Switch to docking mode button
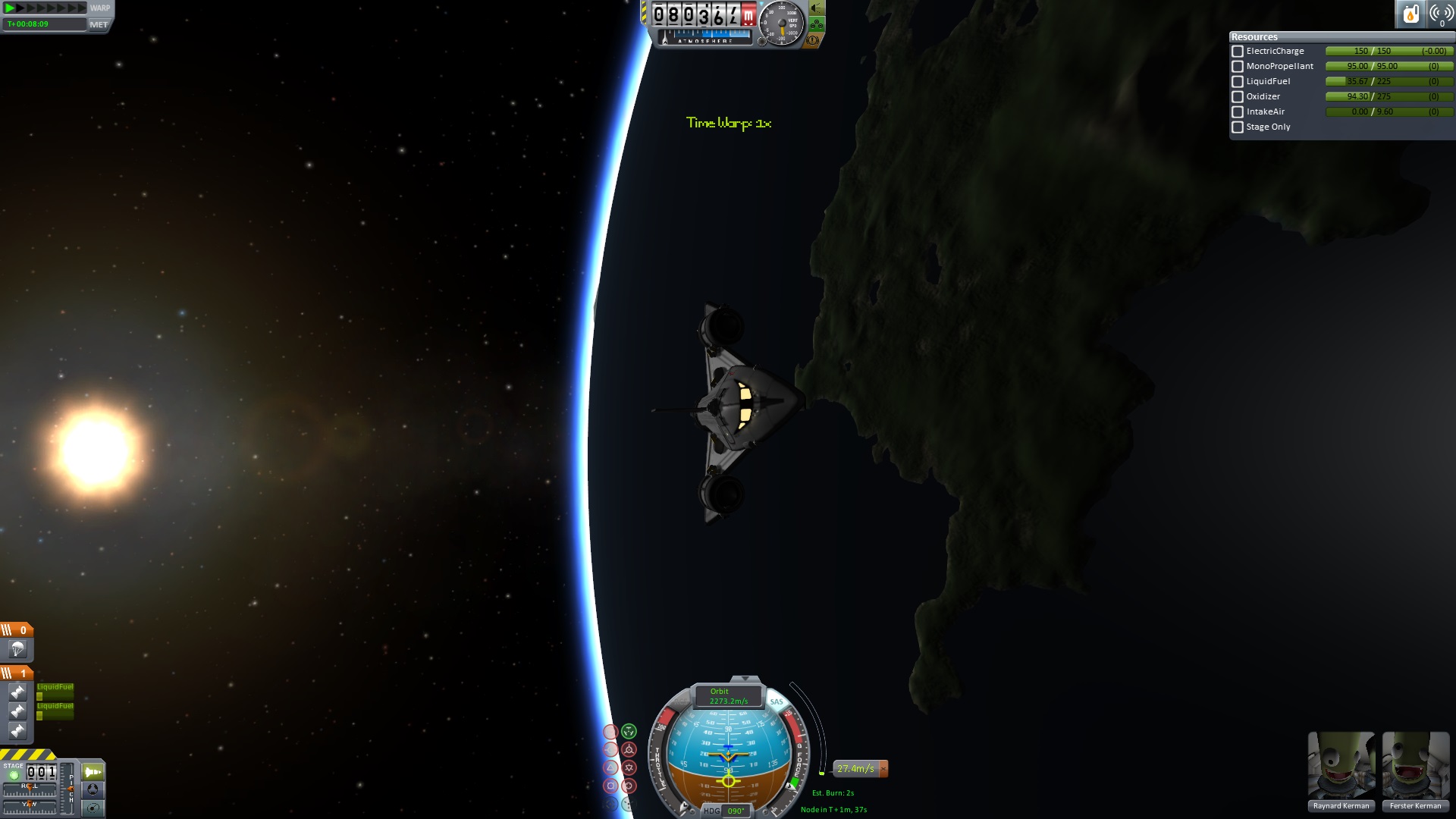 click(93, 789)
